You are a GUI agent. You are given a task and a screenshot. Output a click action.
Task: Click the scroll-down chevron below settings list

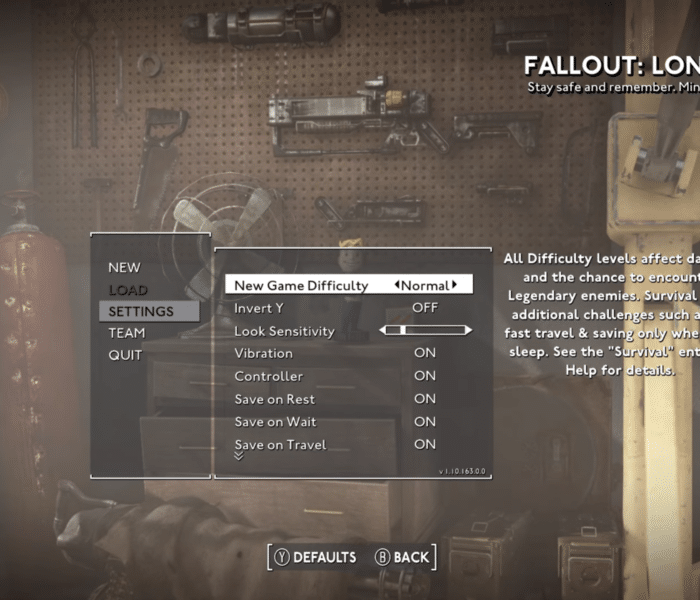tap(238, 456)
